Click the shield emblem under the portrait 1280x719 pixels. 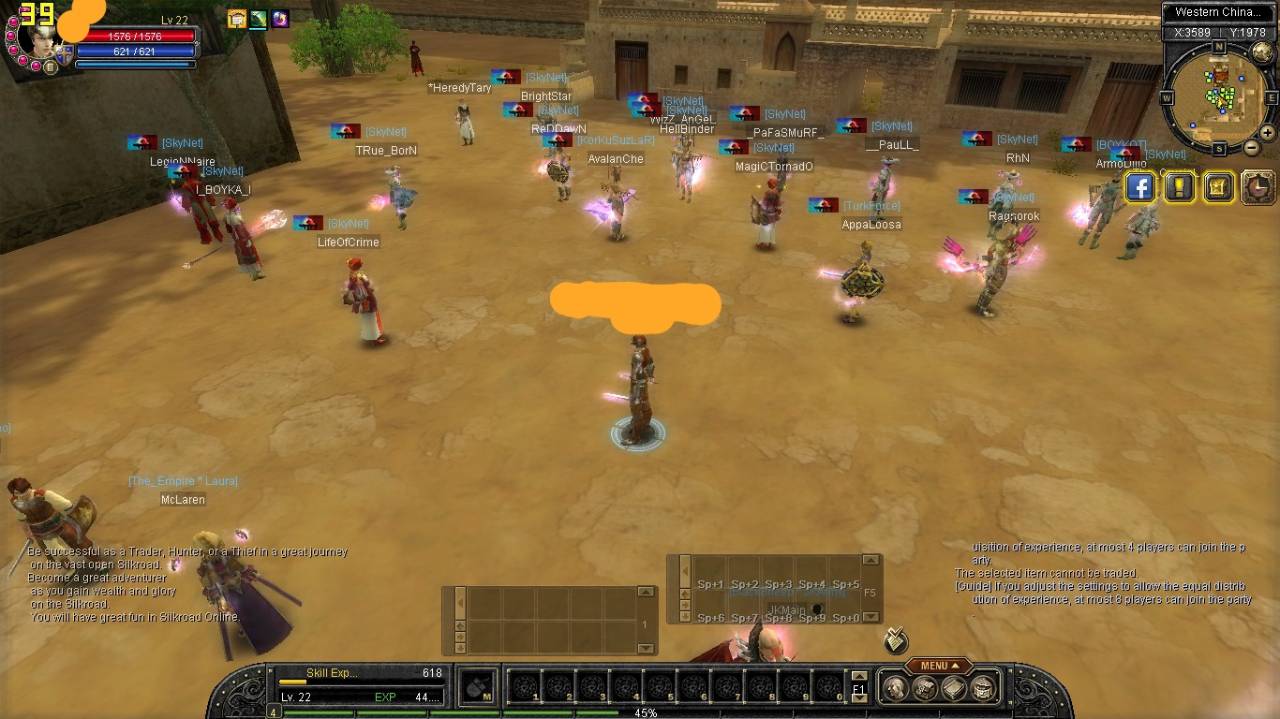pos(64,56)
